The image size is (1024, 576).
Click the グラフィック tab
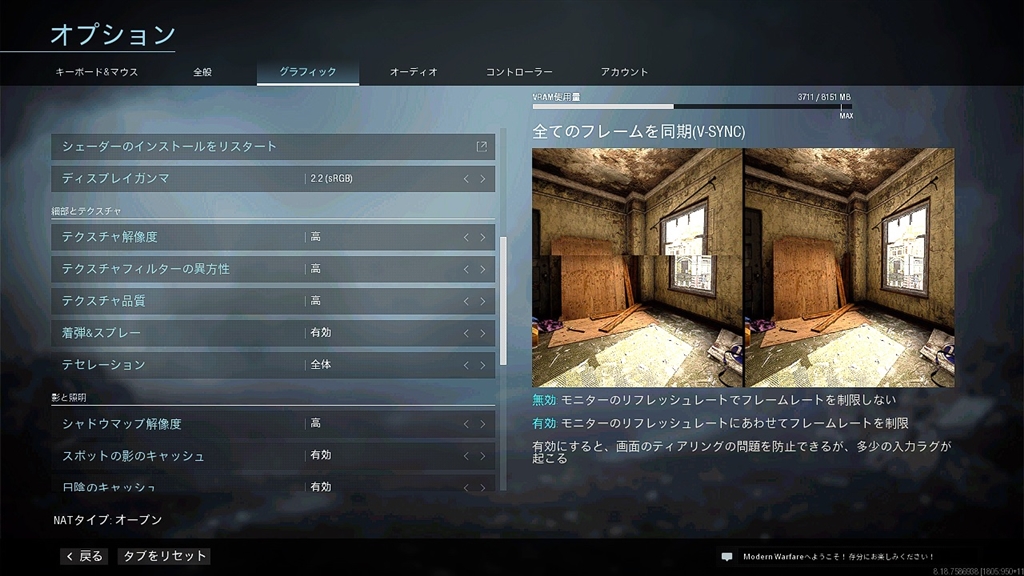[x=308, y=72]
